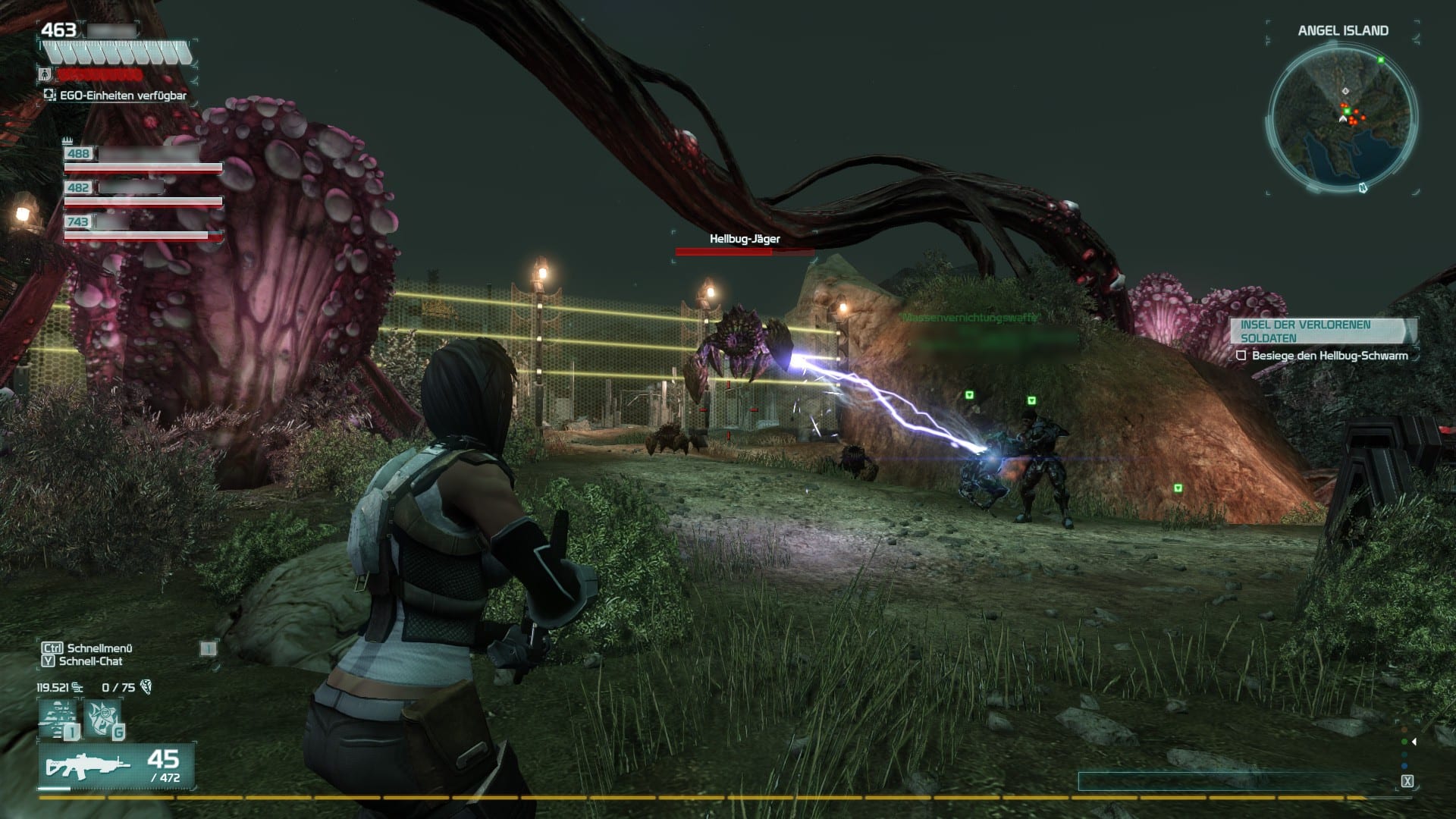Select the squad member at level 482

pyautogui.click(x=143, y=193)
